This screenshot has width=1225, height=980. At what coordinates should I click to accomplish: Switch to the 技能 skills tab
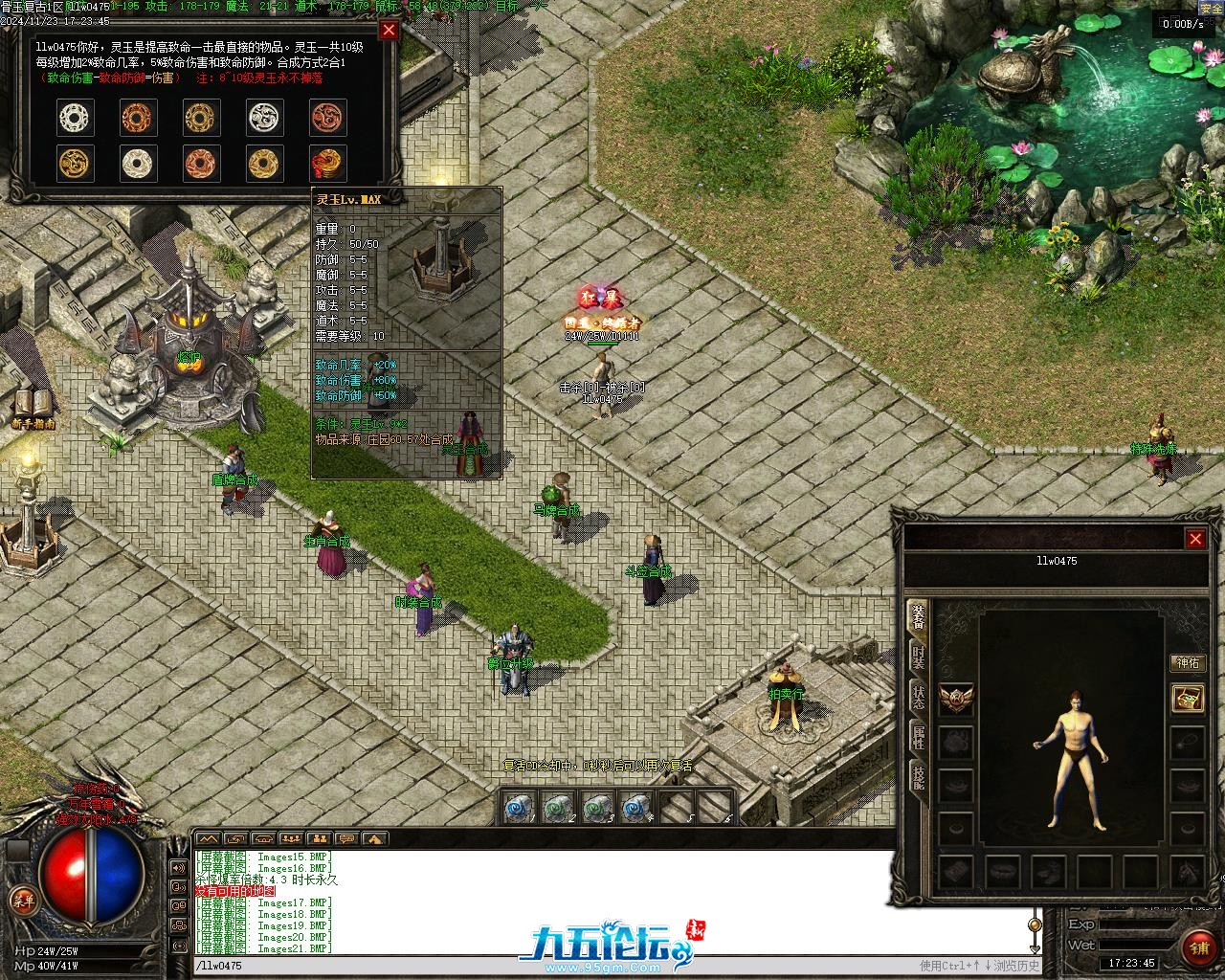tap(918, 777)
